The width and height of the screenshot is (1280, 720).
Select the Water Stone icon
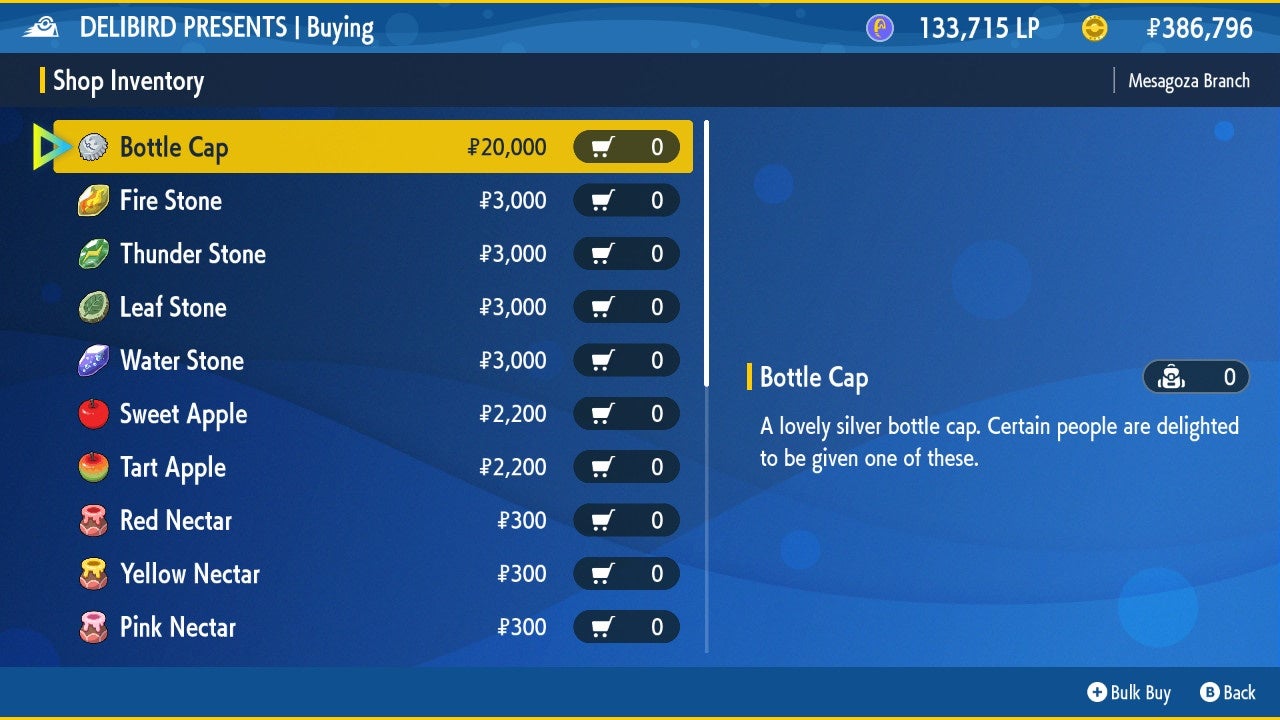click(x=92, y=360)
